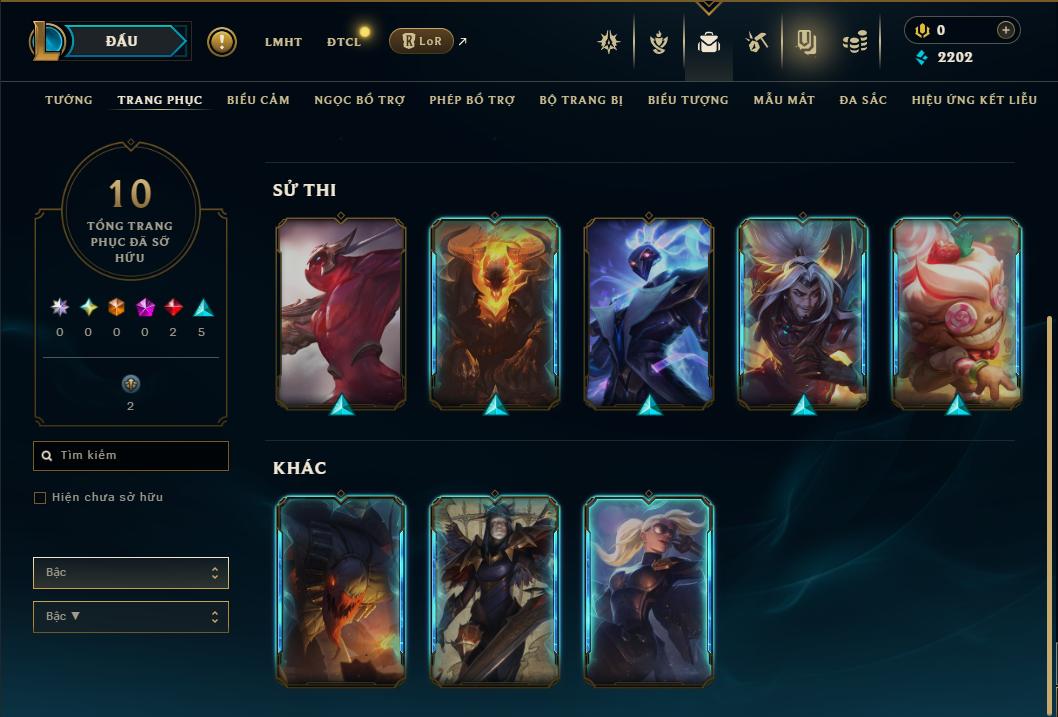The height and width of the screenshot is (717, 1058).
Task: Click the Tìm kiếm search field
Action: tap(131, 456)
